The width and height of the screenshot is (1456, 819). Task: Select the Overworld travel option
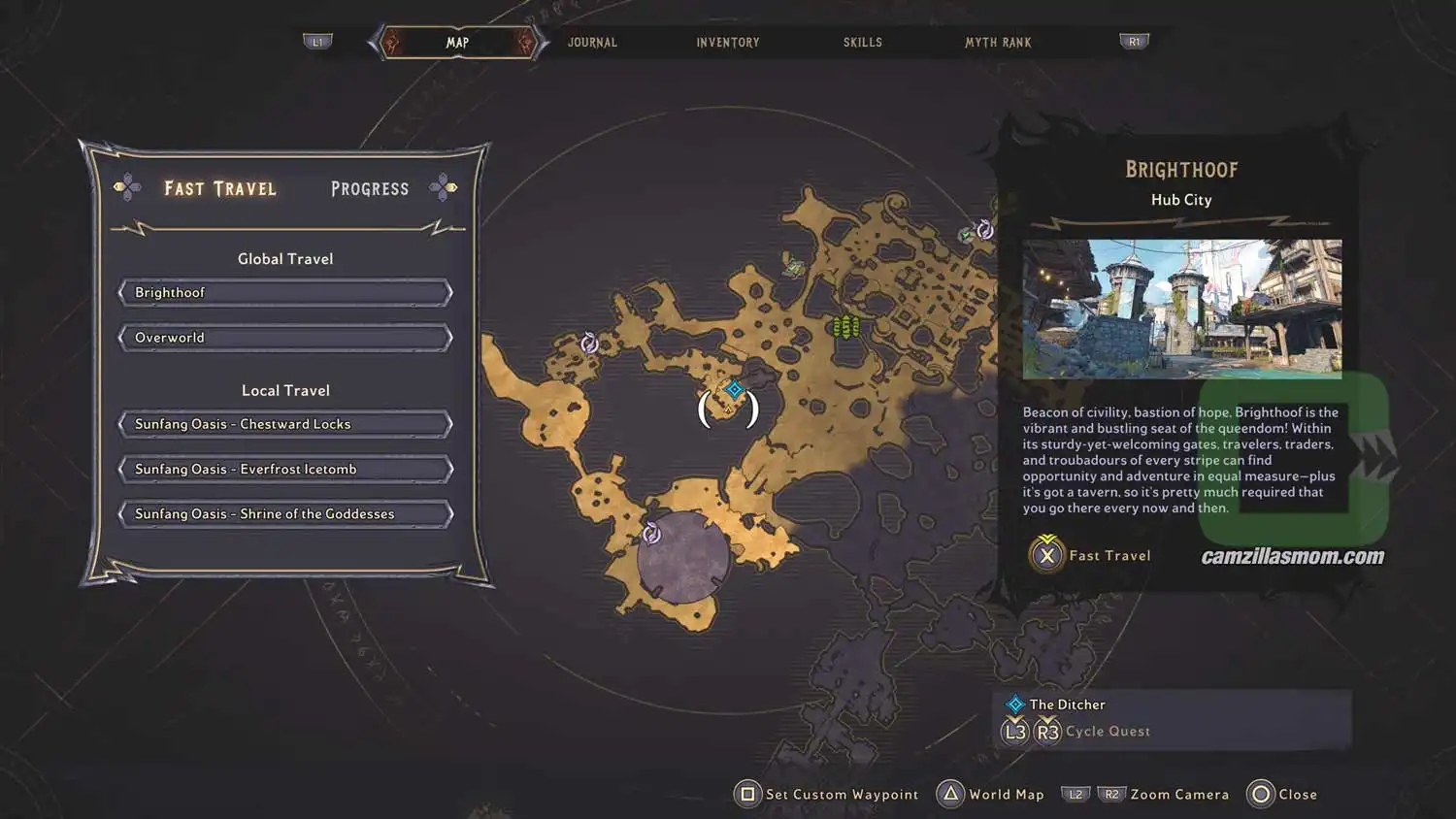pos(284,337)
